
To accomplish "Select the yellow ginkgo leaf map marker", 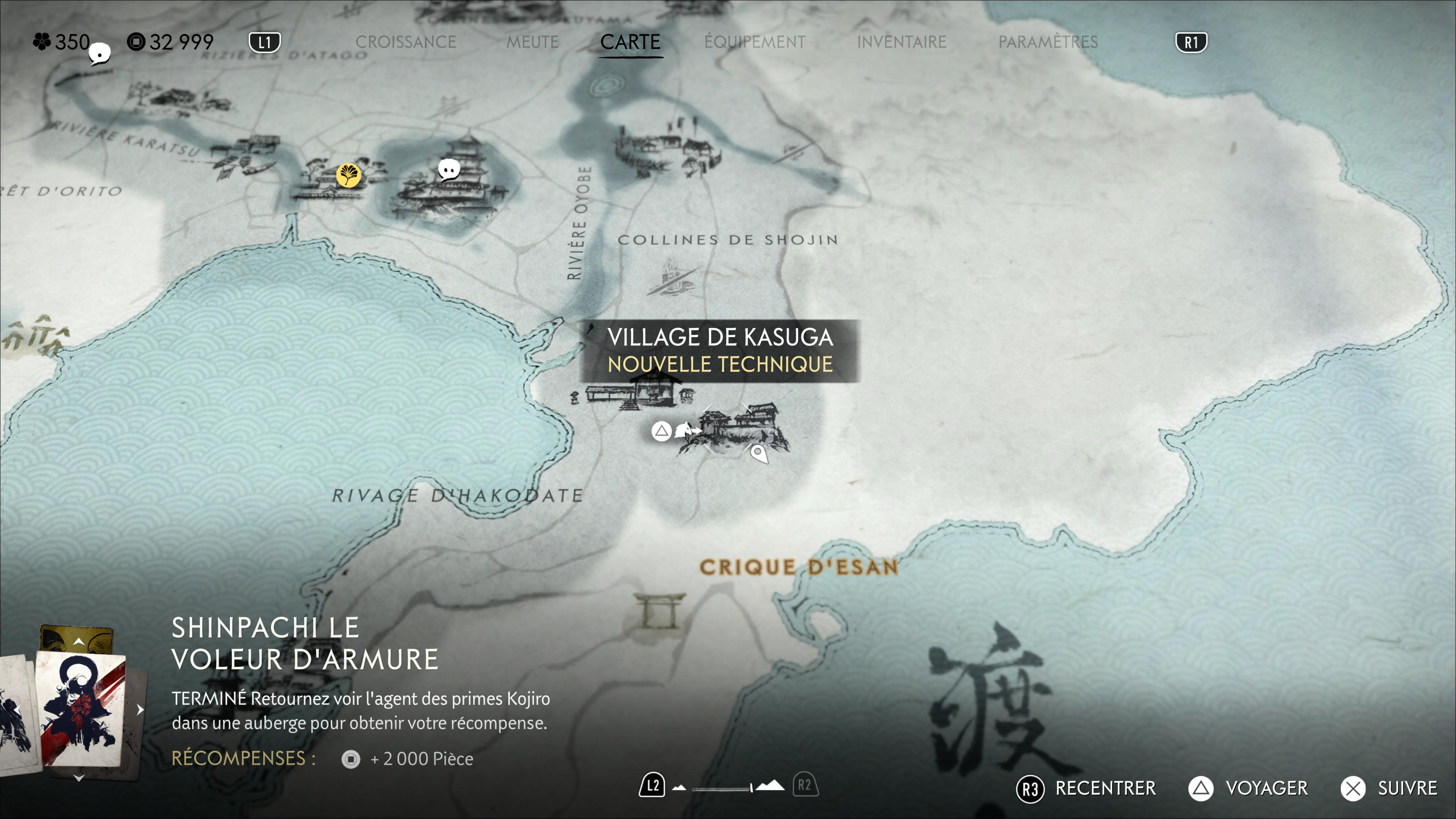I will [348, 175].
